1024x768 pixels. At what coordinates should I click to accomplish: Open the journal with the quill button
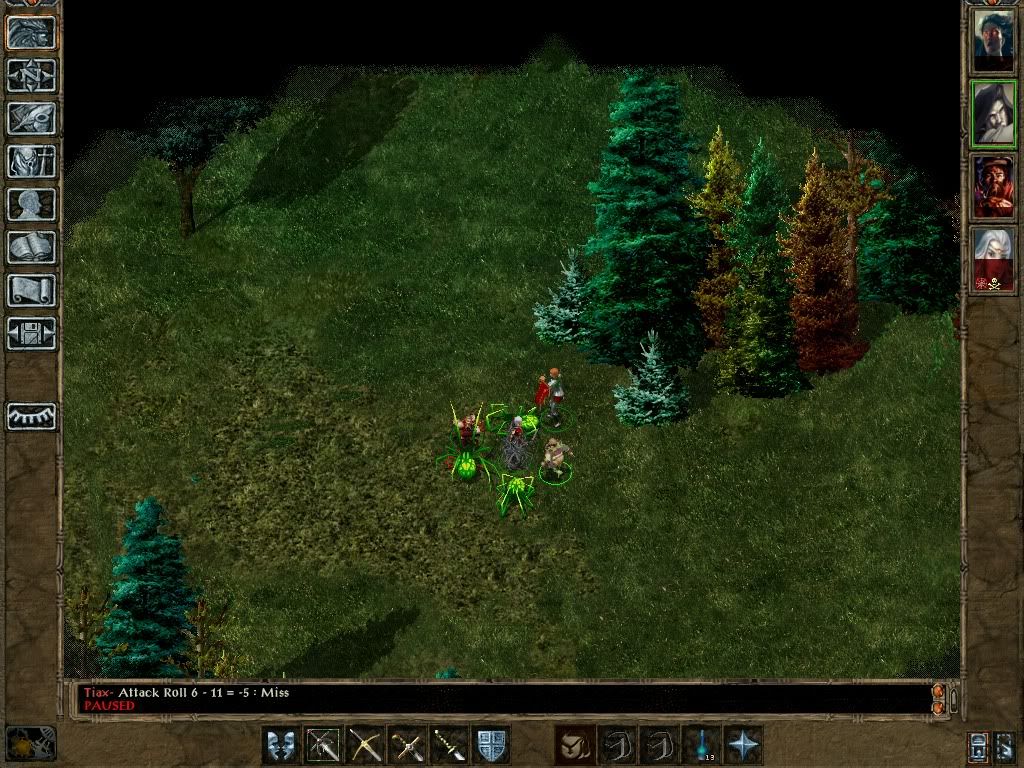32,118
